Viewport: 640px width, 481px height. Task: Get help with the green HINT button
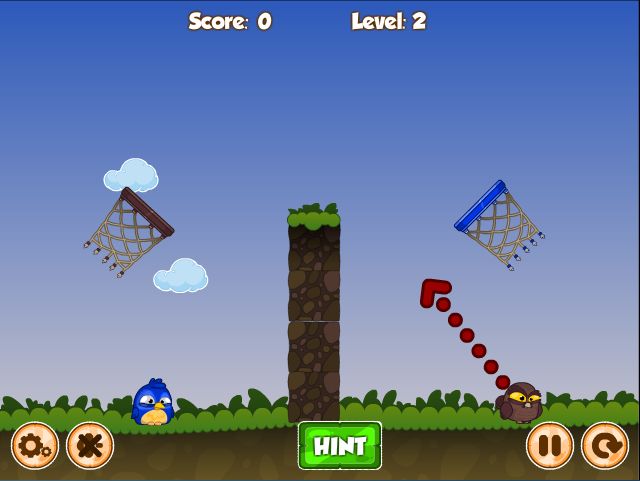click(340, 446)
